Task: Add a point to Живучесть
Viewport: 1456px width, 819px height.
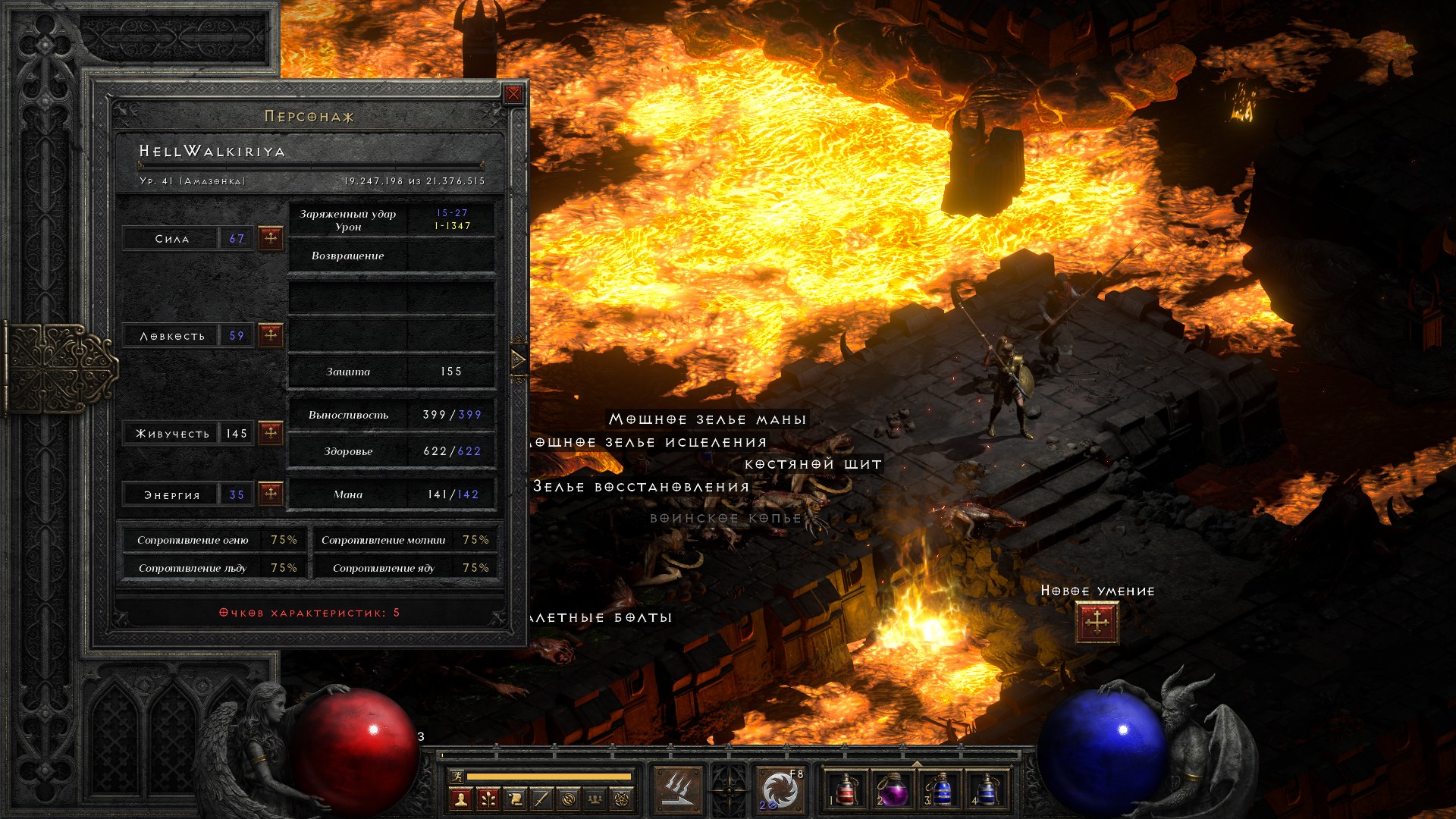Action: pyautogui.click(x=271, y=433)
